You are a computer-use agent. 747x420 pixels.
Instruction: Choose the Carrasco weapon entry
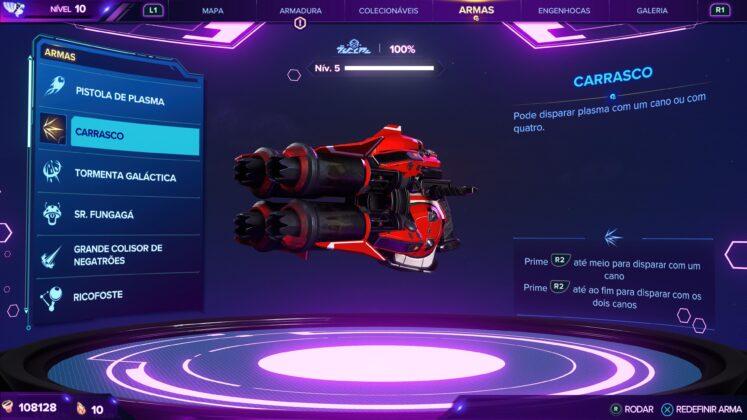pos(120,134)
